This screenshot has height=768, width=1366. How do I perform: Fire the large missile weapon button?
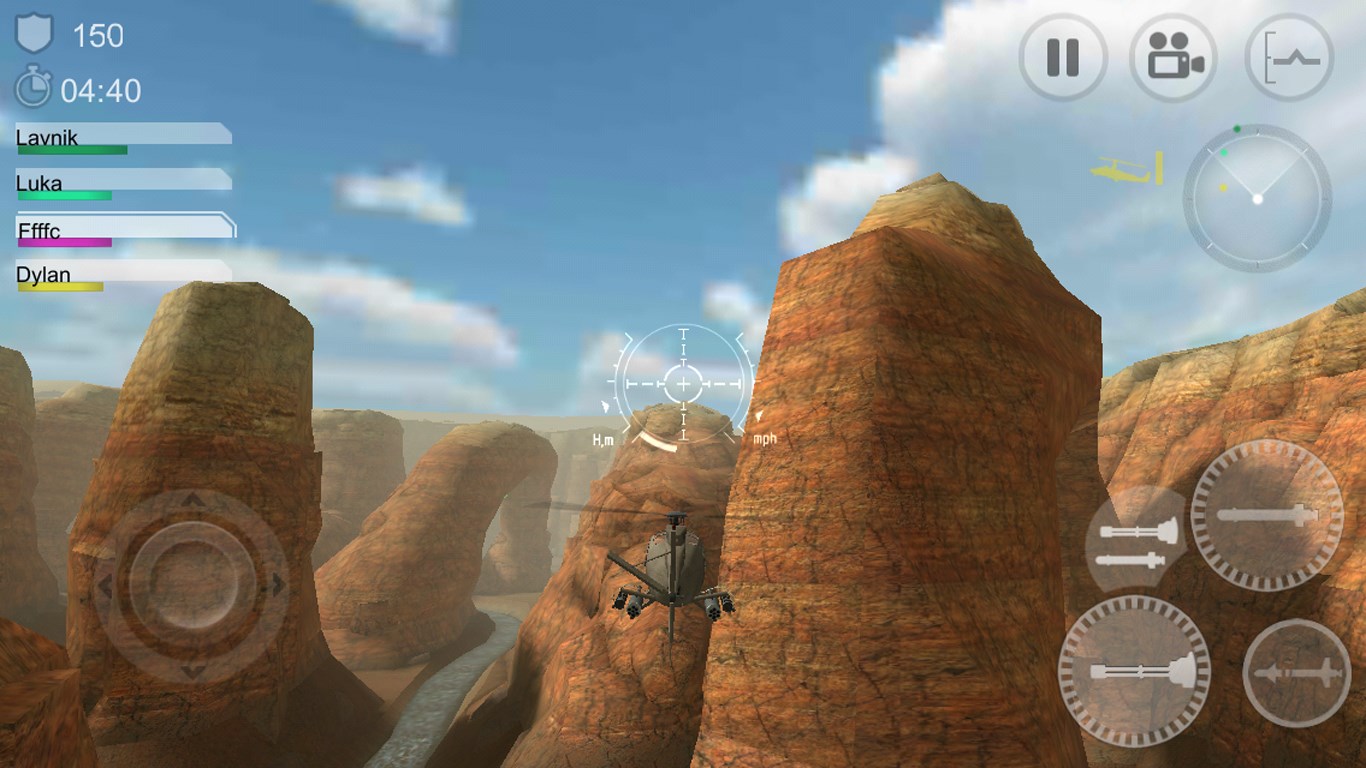click(x=1267, y=515)
